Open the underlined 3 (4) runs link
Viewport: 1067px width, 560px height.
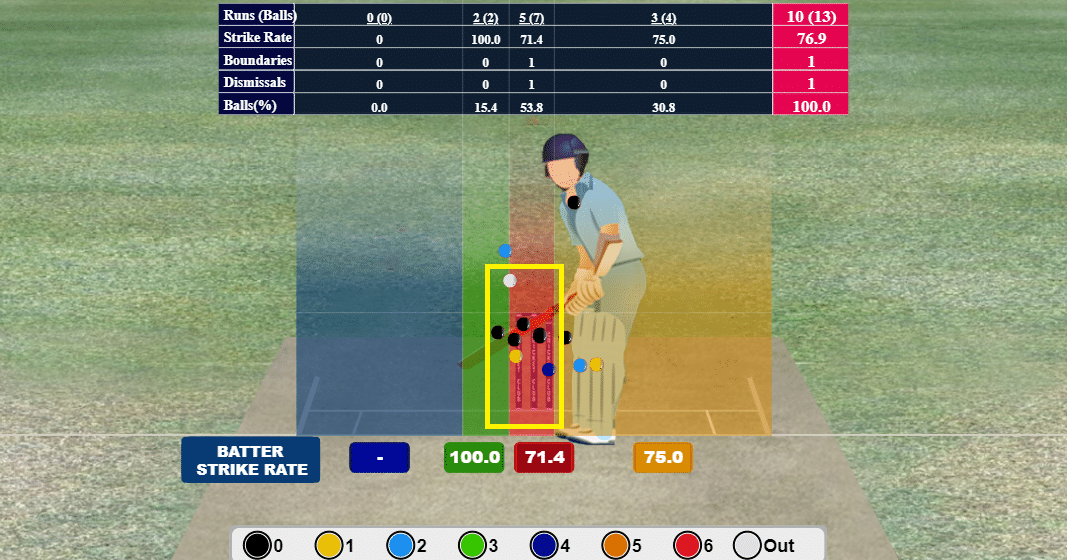pos(663,17)
